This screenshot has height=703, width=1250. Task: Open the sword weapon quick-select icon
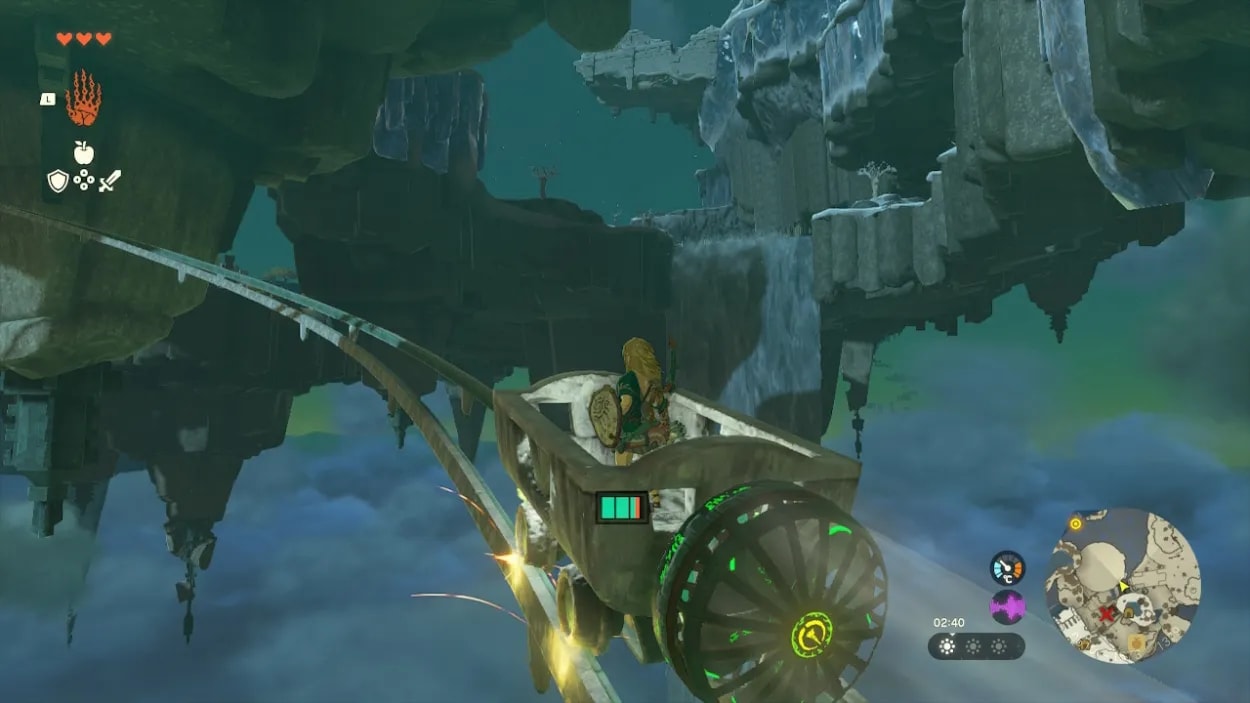[110, 181]
